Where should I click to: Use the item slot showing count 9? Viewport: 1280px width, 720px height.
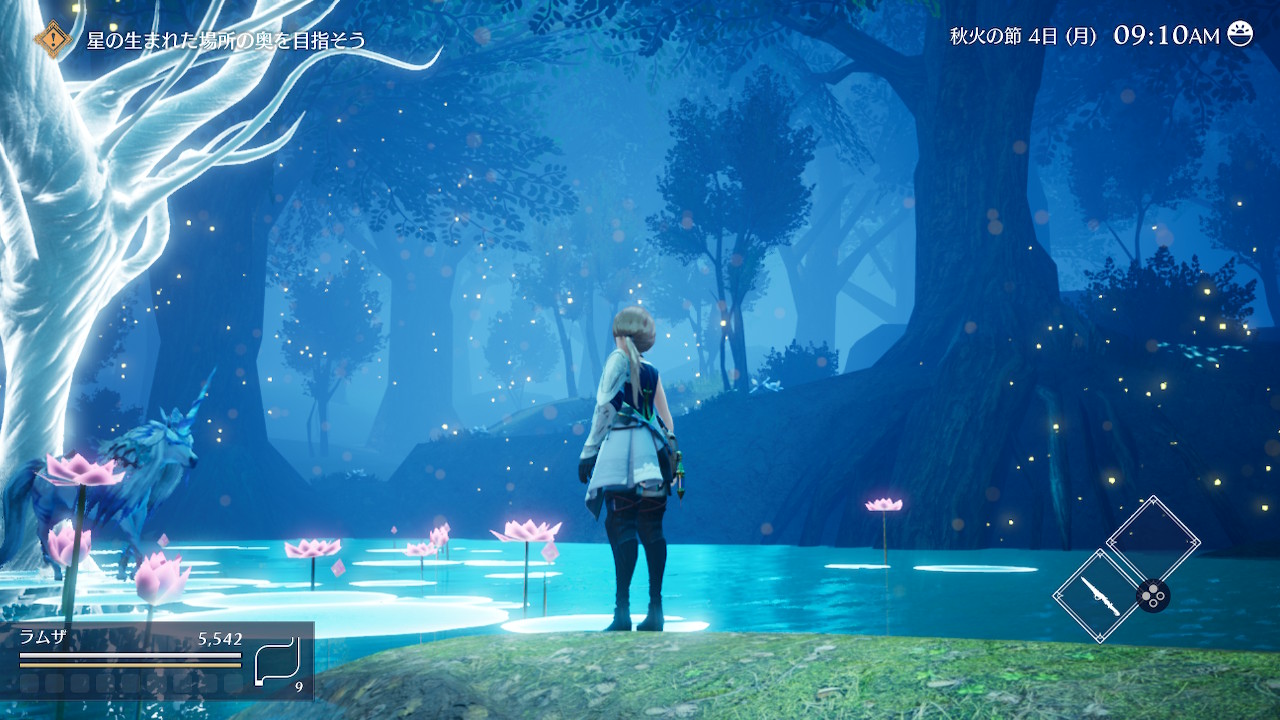[x=277, y=661]
